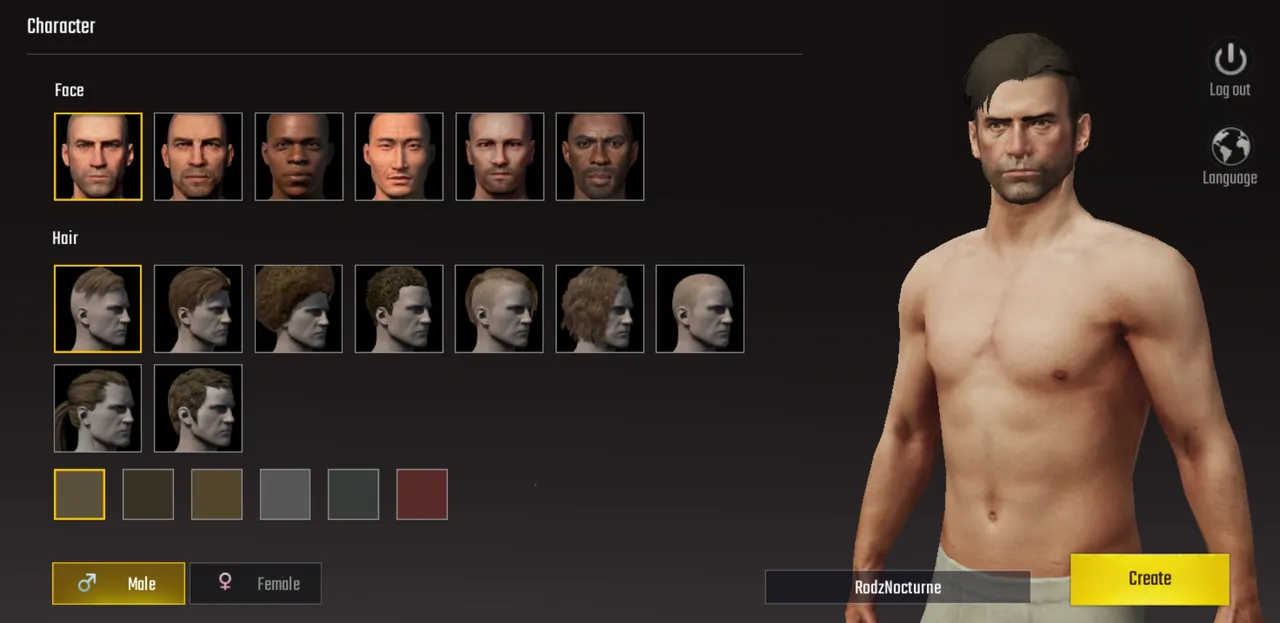Pick the dark green-gray hair color swatch

click(x=354, y=495)
